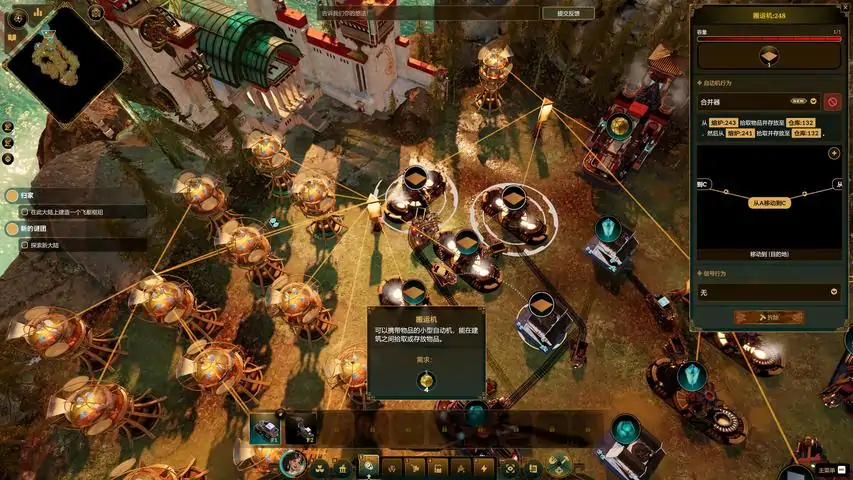The image size is (853, 480).
Task: Click the item slot in carrier panel
Action: 768,55
